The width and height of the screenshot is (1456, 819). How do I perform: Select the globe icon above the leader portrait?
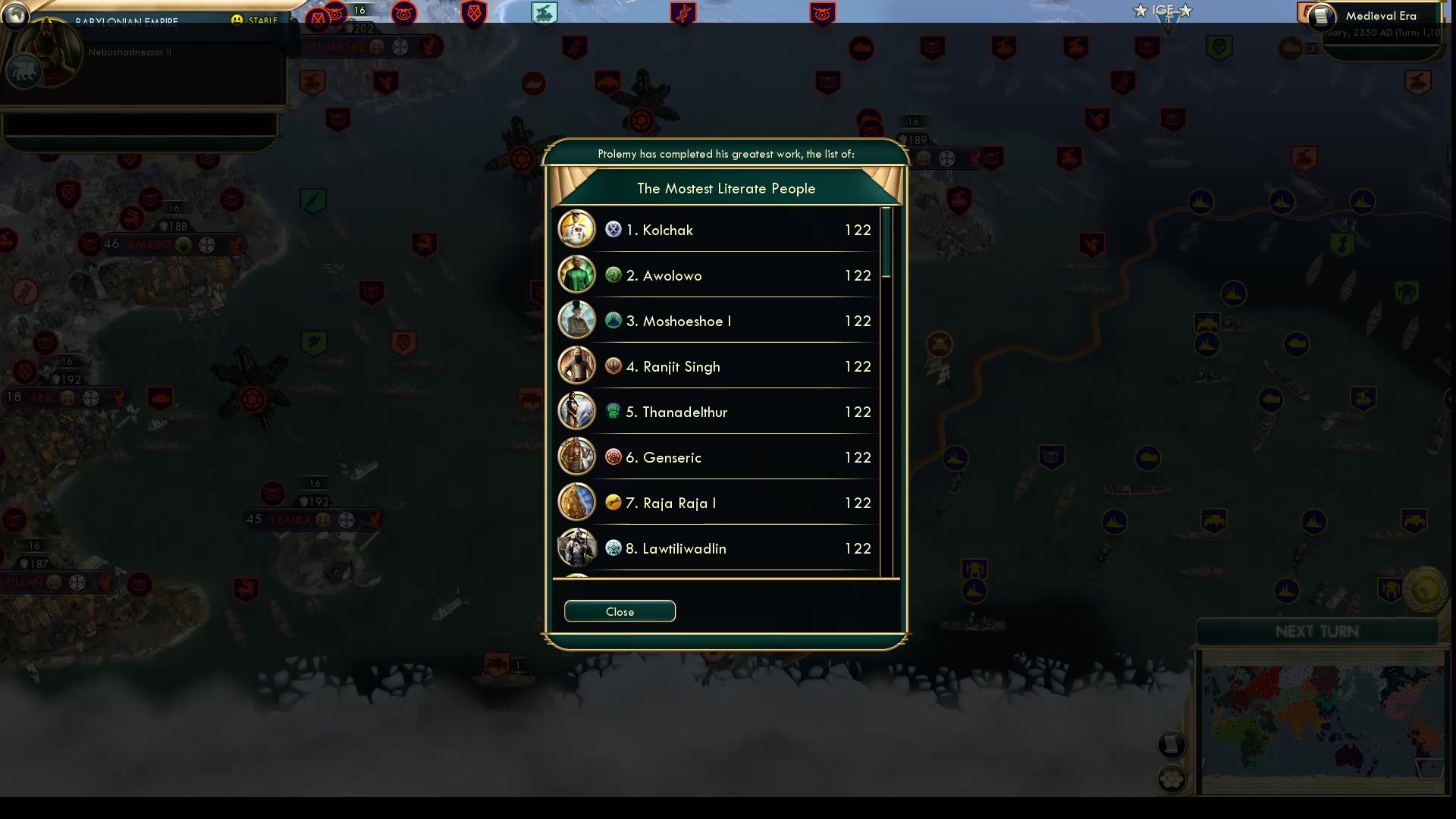pyautogui.click(x=16, y=17)
